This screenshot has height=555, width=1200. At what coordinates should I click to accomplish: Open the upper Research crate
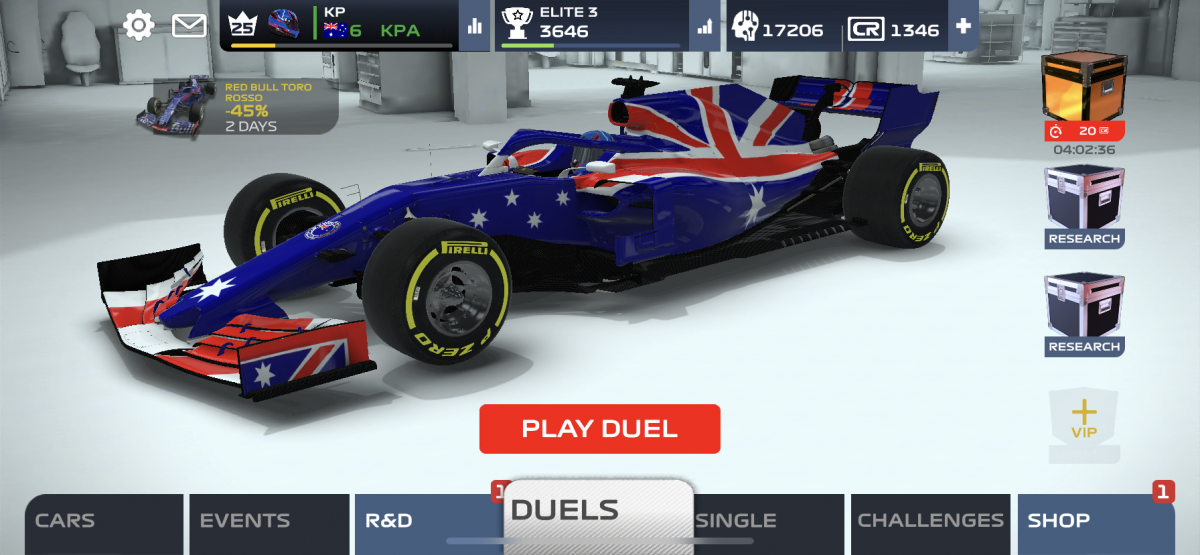click(1084, 207)
